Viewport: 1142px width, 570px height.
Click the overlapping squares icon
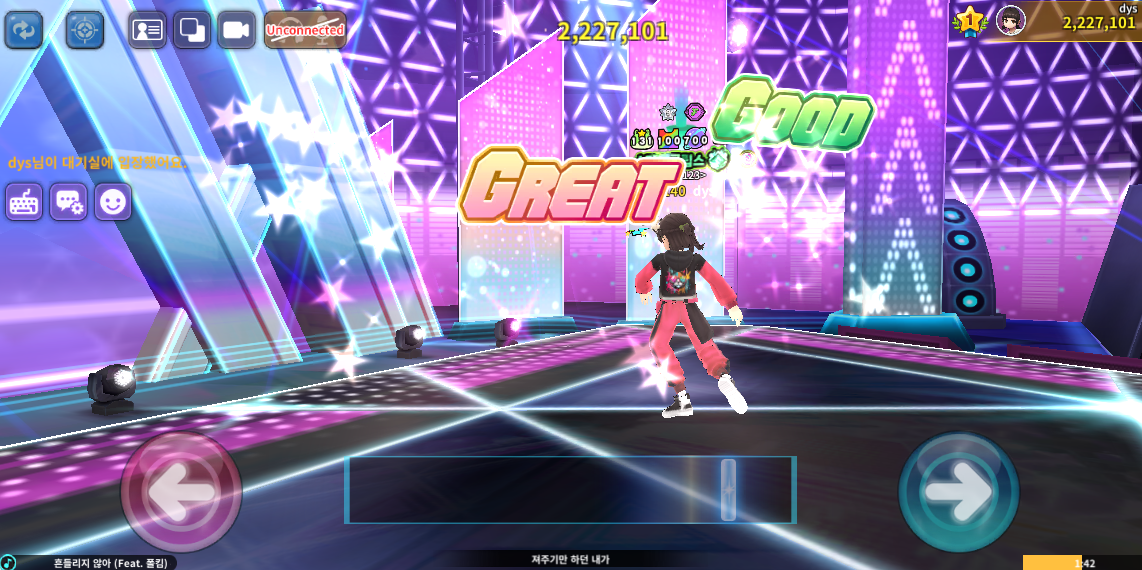coord(191,30)
